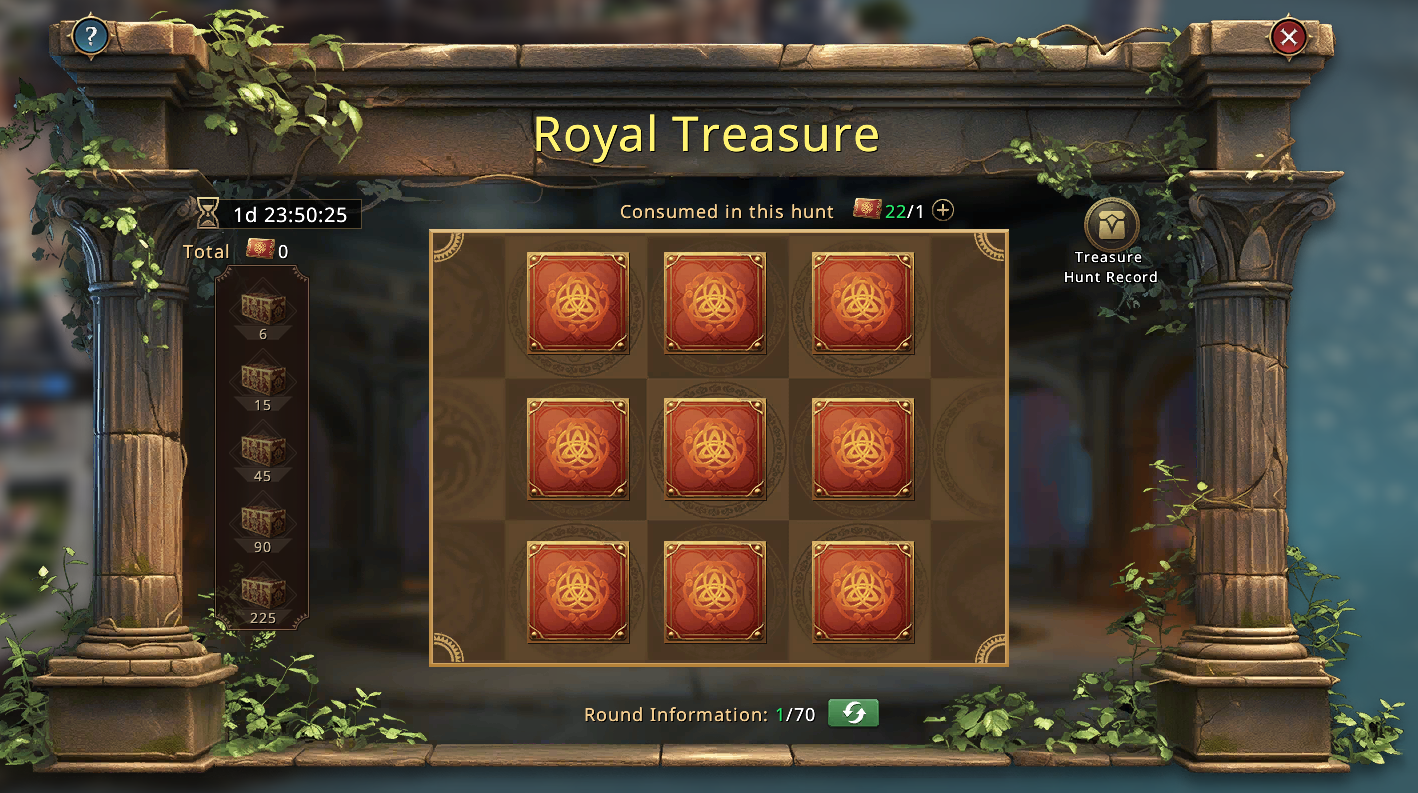The width and height of the screenshot is (1418, 793).
Task: Choose the top-right treasure tile
Action: (862, 303)
